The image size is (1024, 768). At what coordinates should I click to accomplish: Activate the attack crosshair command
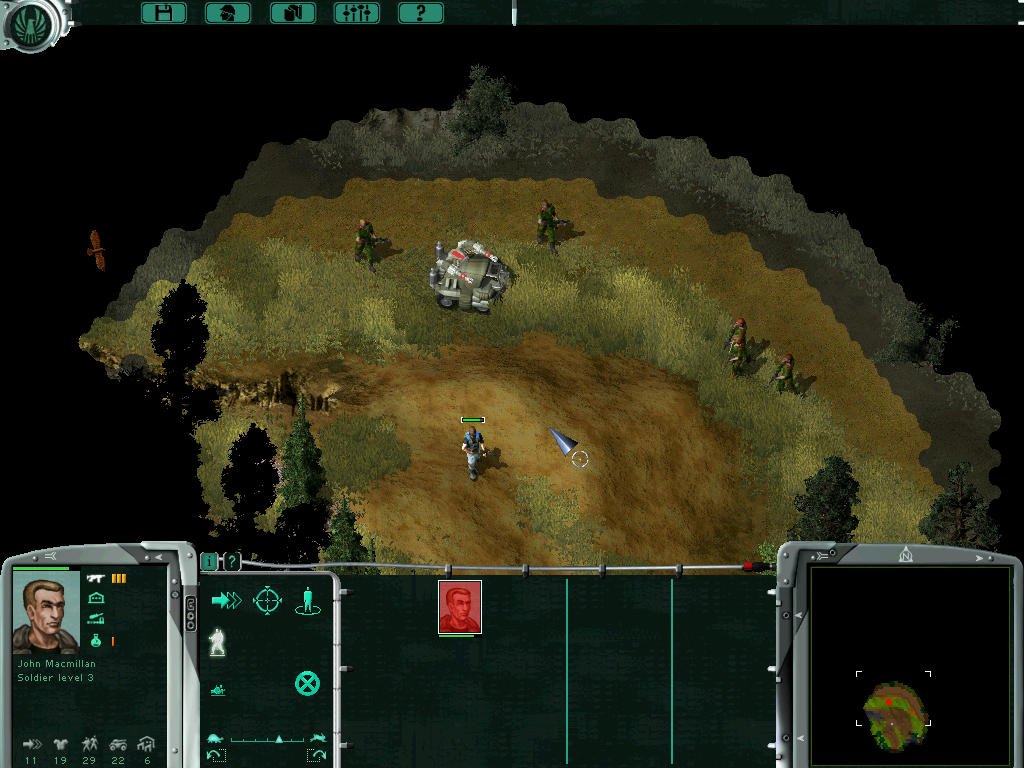click(x=267, y=600)
